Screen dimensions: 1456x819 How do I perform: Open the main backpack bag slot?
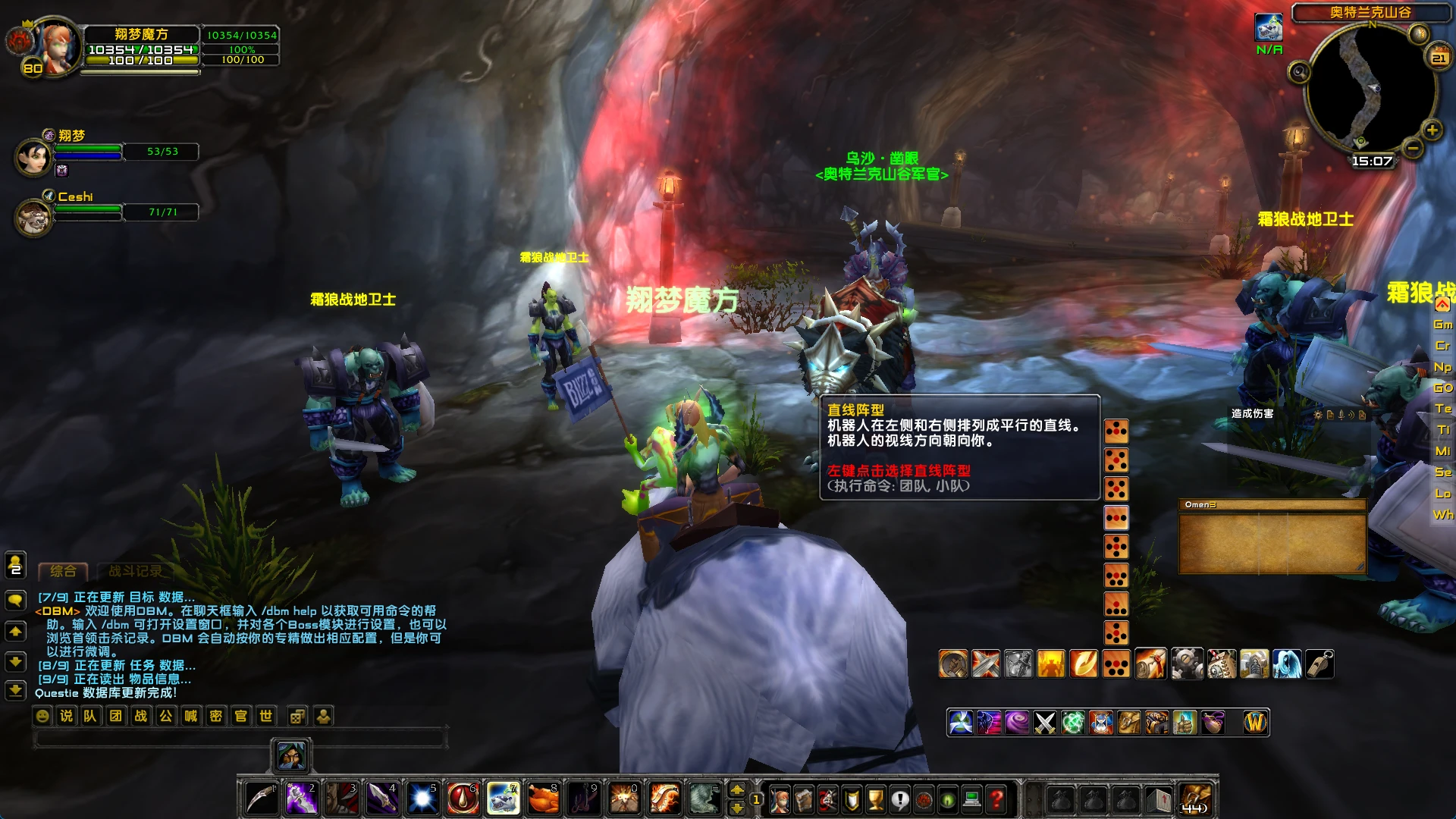pyautogui.click(x=1196, y=799)
